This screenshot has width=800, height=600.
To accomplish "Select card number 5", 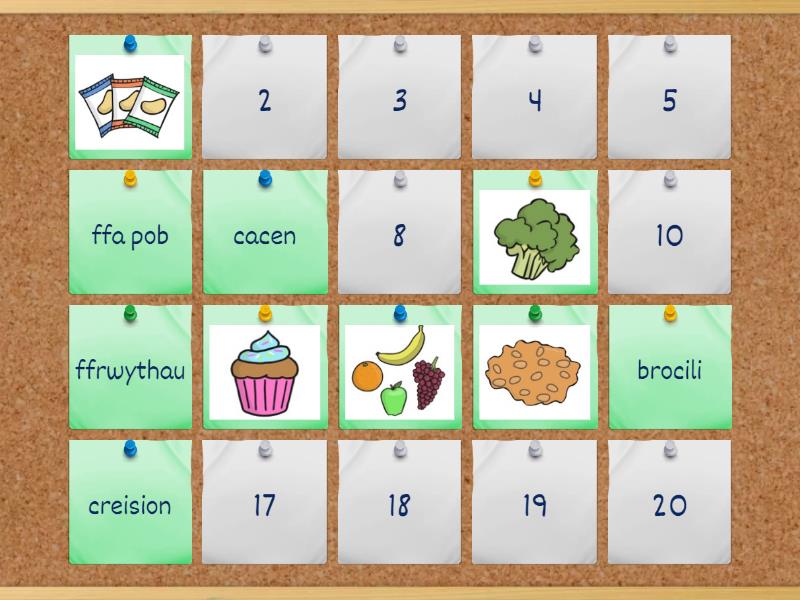I will point(669,98).
